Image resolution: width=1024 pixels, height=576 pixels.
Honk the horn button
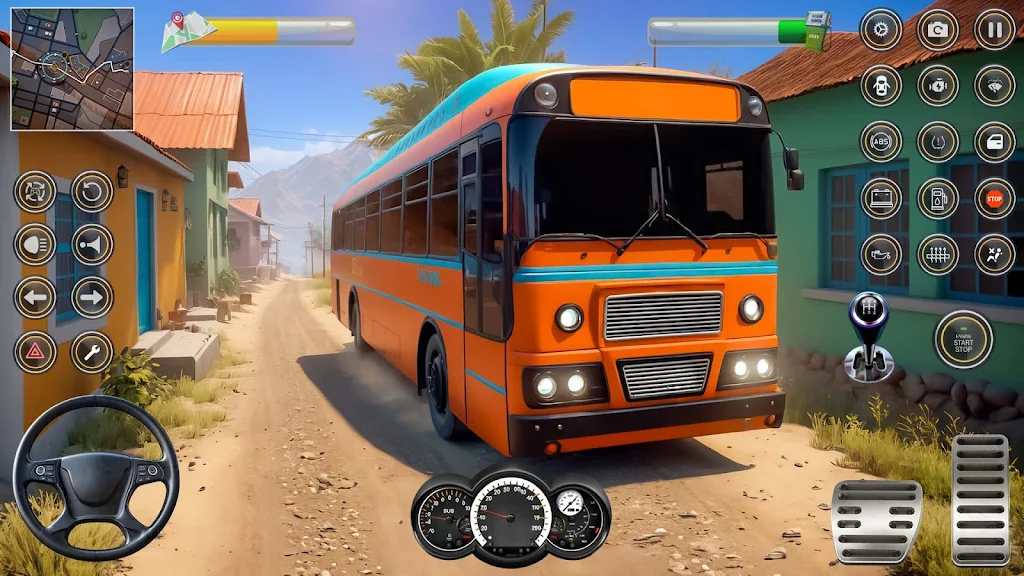pyautogui.click(x=92, y=244)
